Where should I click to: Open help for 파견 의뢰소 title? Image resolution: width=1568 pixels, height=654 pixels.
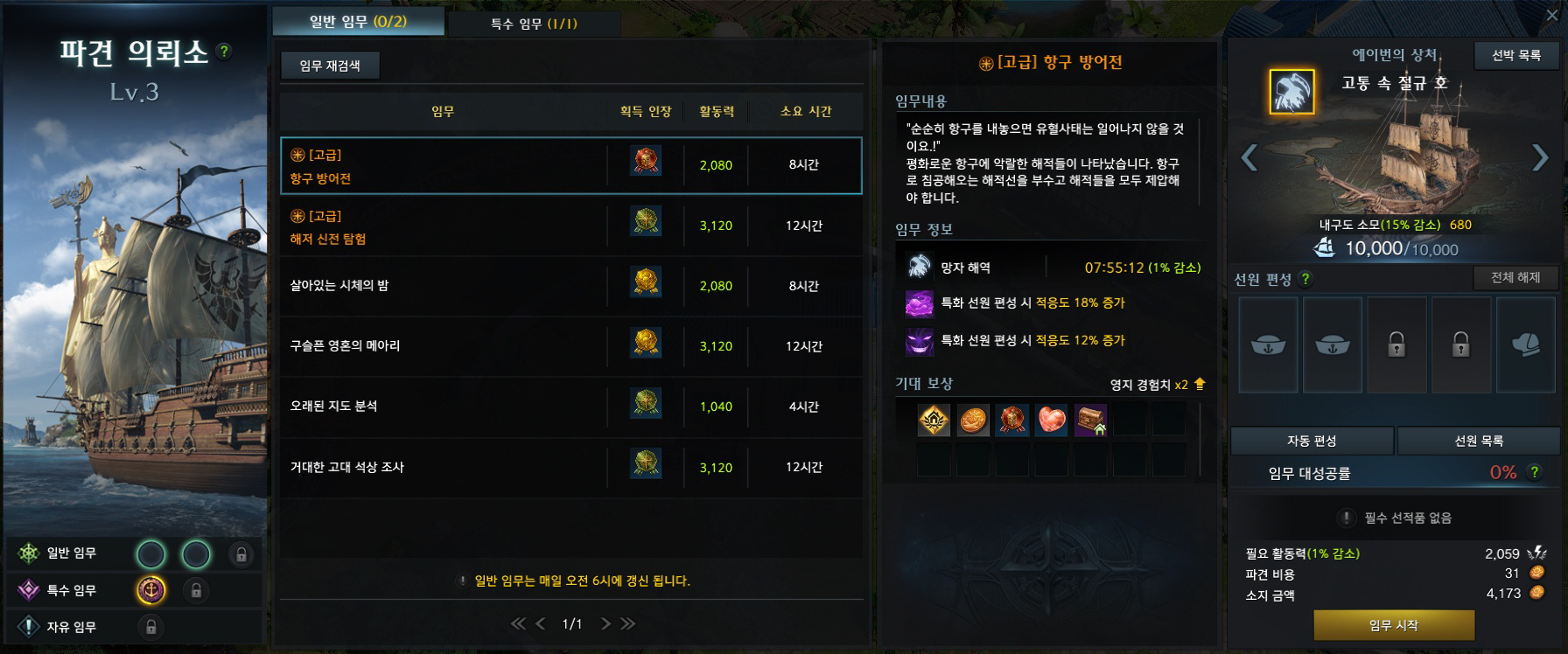[225, 52]
